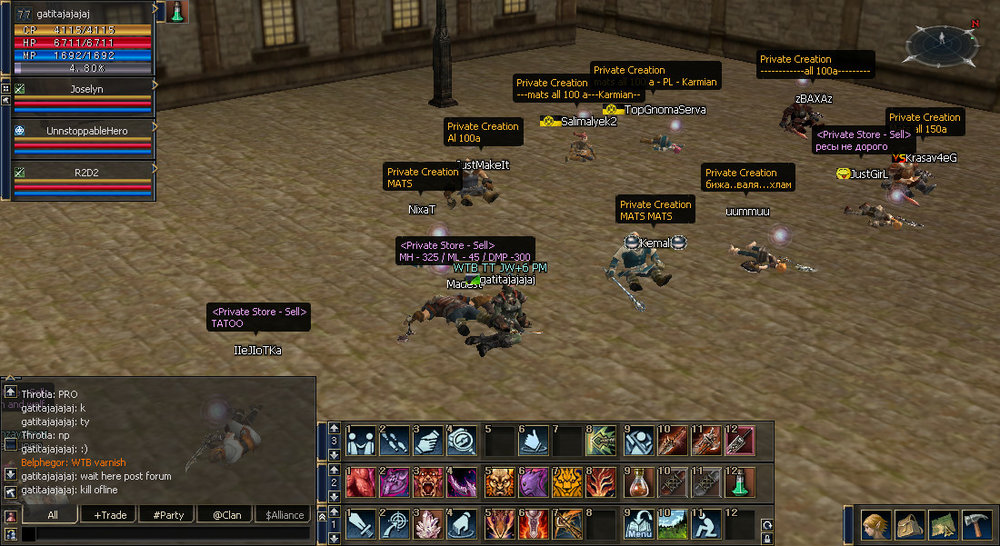This screenshot has height=546, width=1000.
Task: Use the red potion flask slot
Action: click(637, 483)
